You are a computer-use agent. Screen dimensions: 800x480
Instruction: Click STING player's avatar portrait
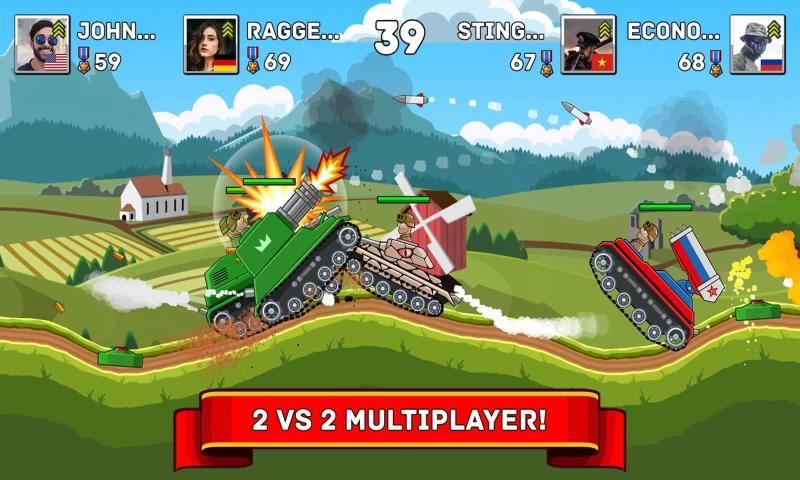point(588,44)
